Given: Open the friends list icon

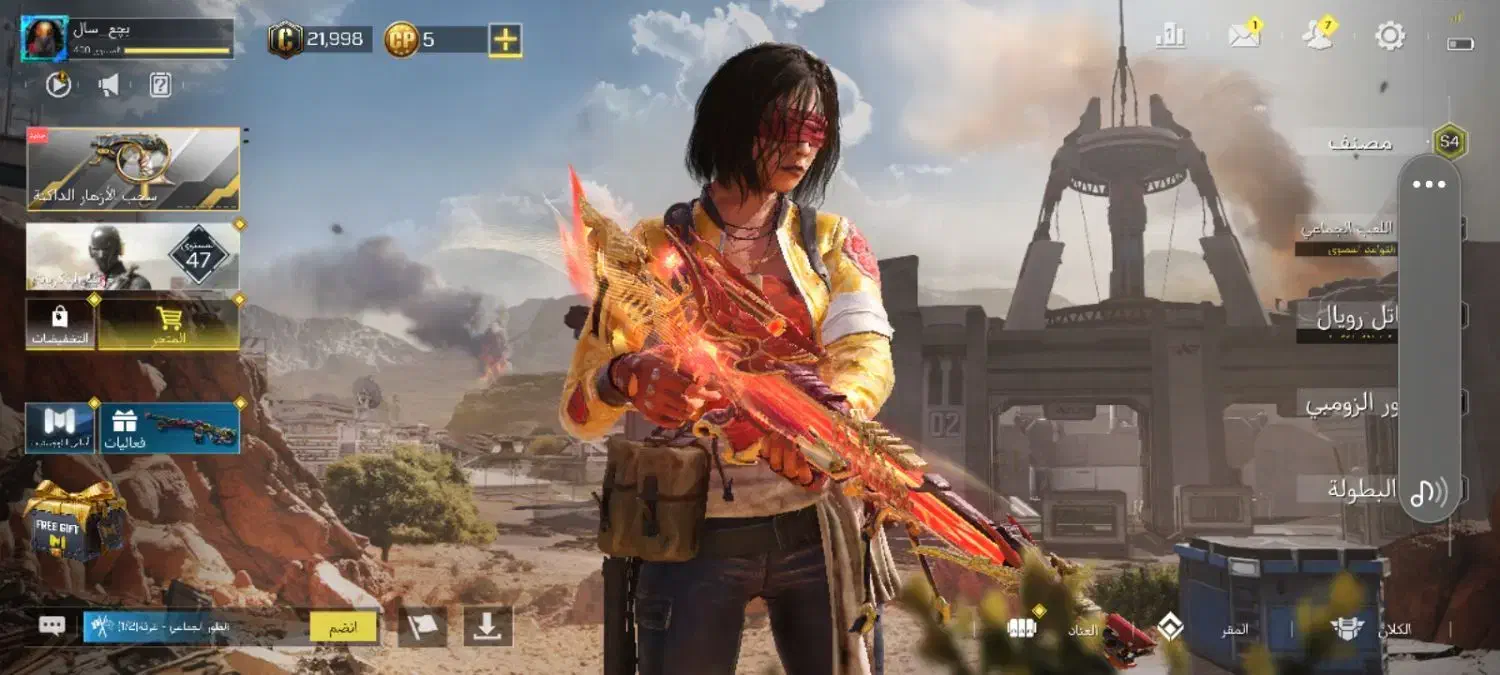Looking at the screenshot, I should 1317,36.
